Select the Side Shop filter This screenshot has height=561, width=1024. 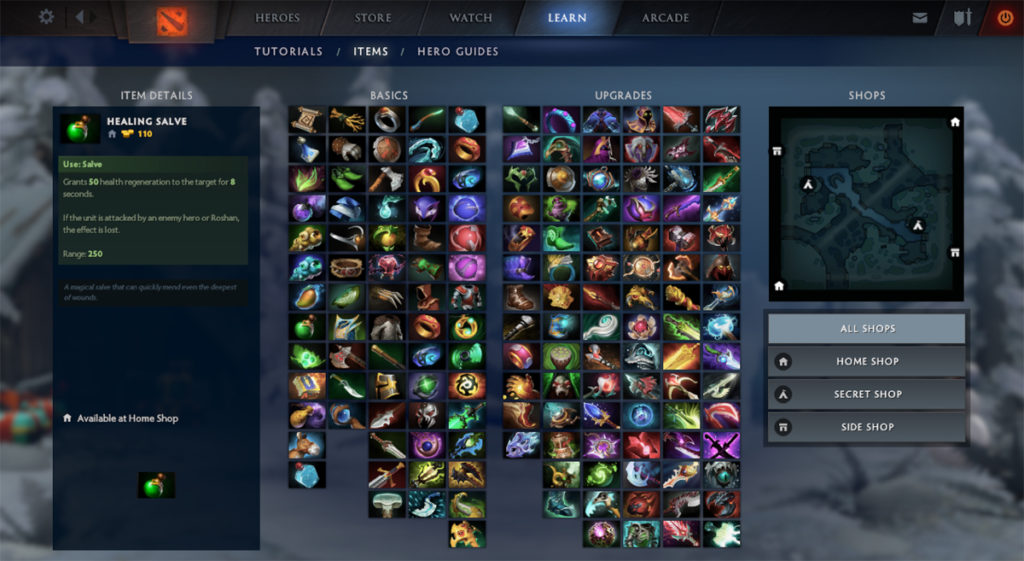(867, 427)
